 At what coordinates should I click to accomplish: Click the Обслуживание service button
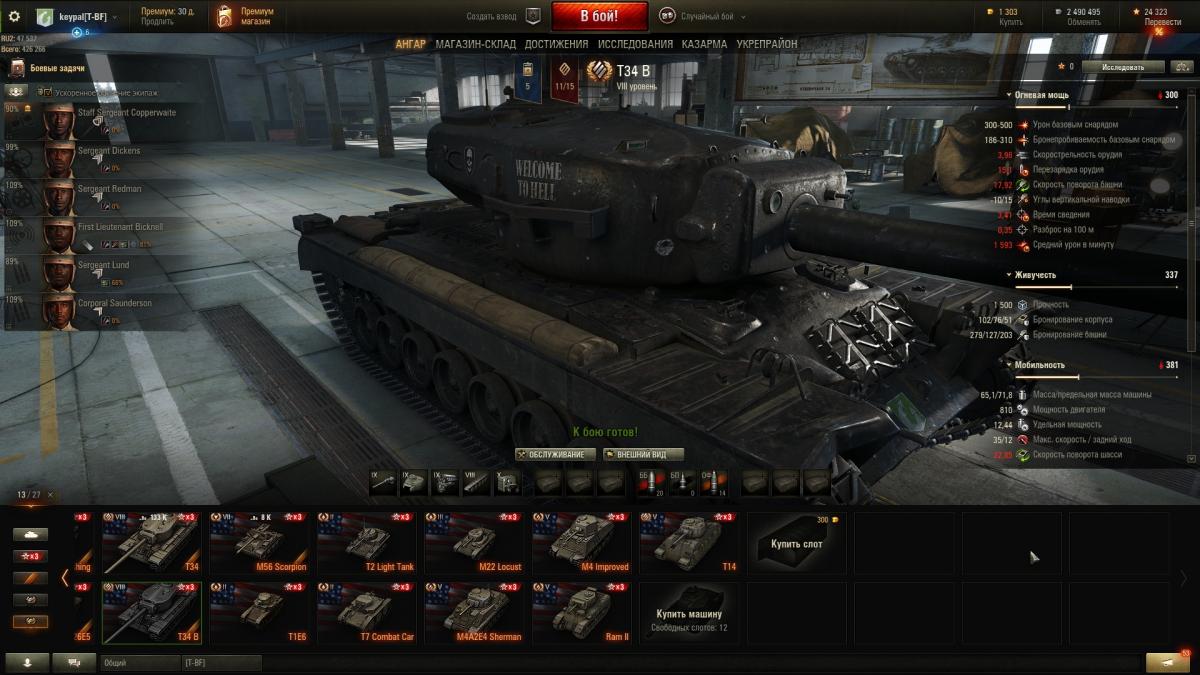coord(556,454)
